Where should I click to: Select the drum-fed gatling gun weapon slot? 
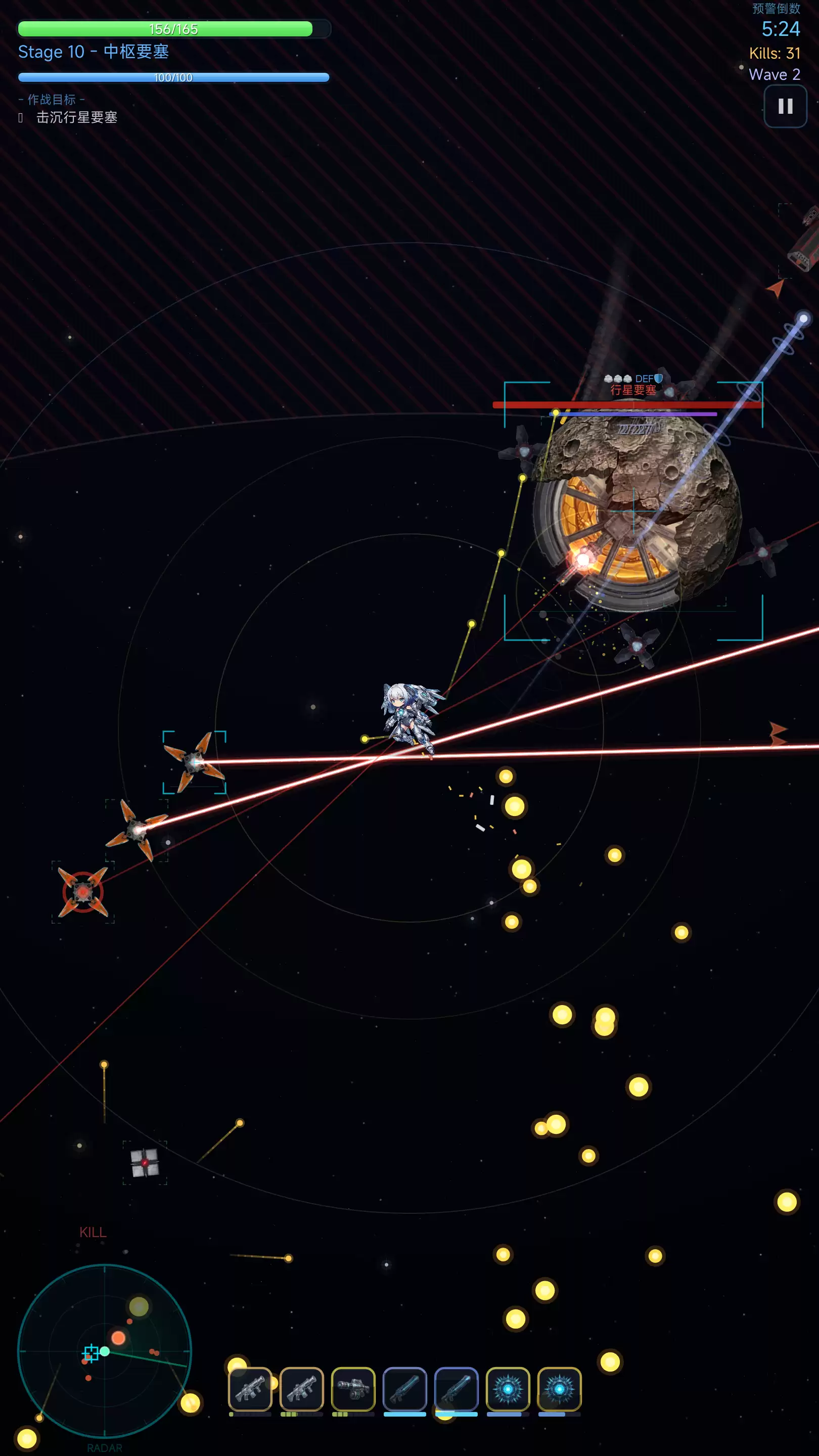pyautogui.click(x=353, y=1389)
